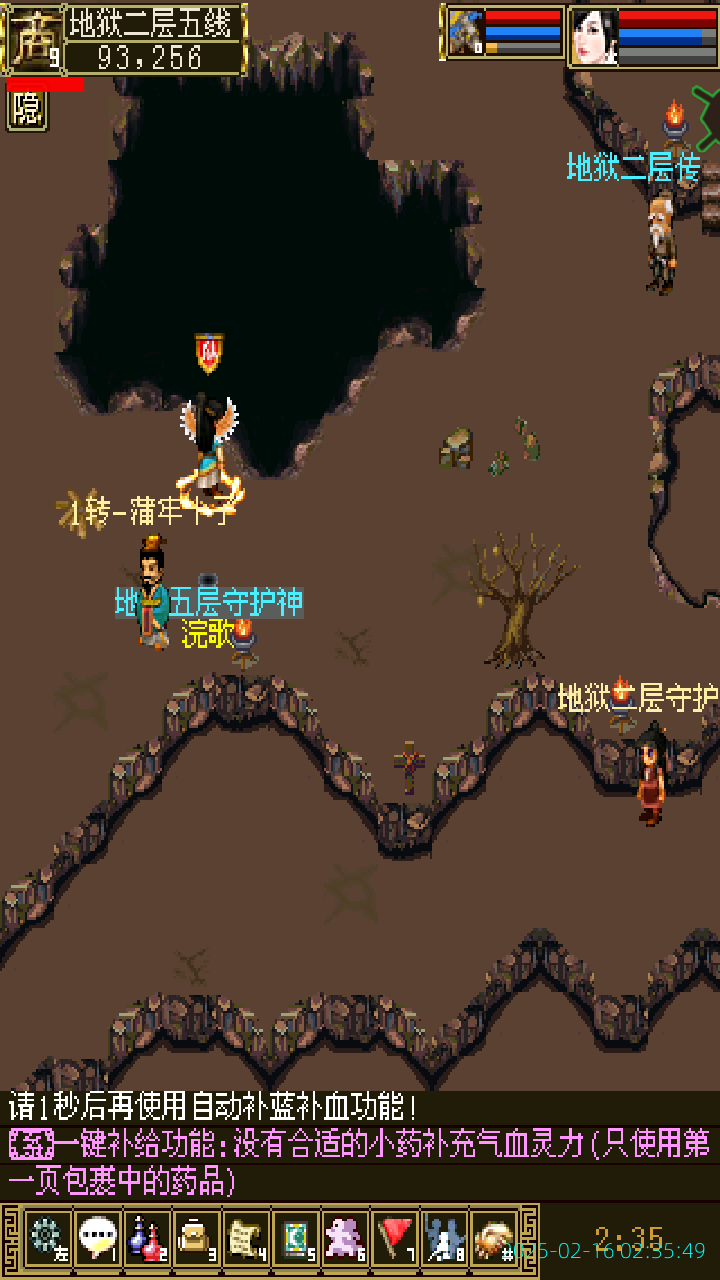Open the green book shortcut
Viewport: 720px width, 1280px height.
pos(296,1237)
